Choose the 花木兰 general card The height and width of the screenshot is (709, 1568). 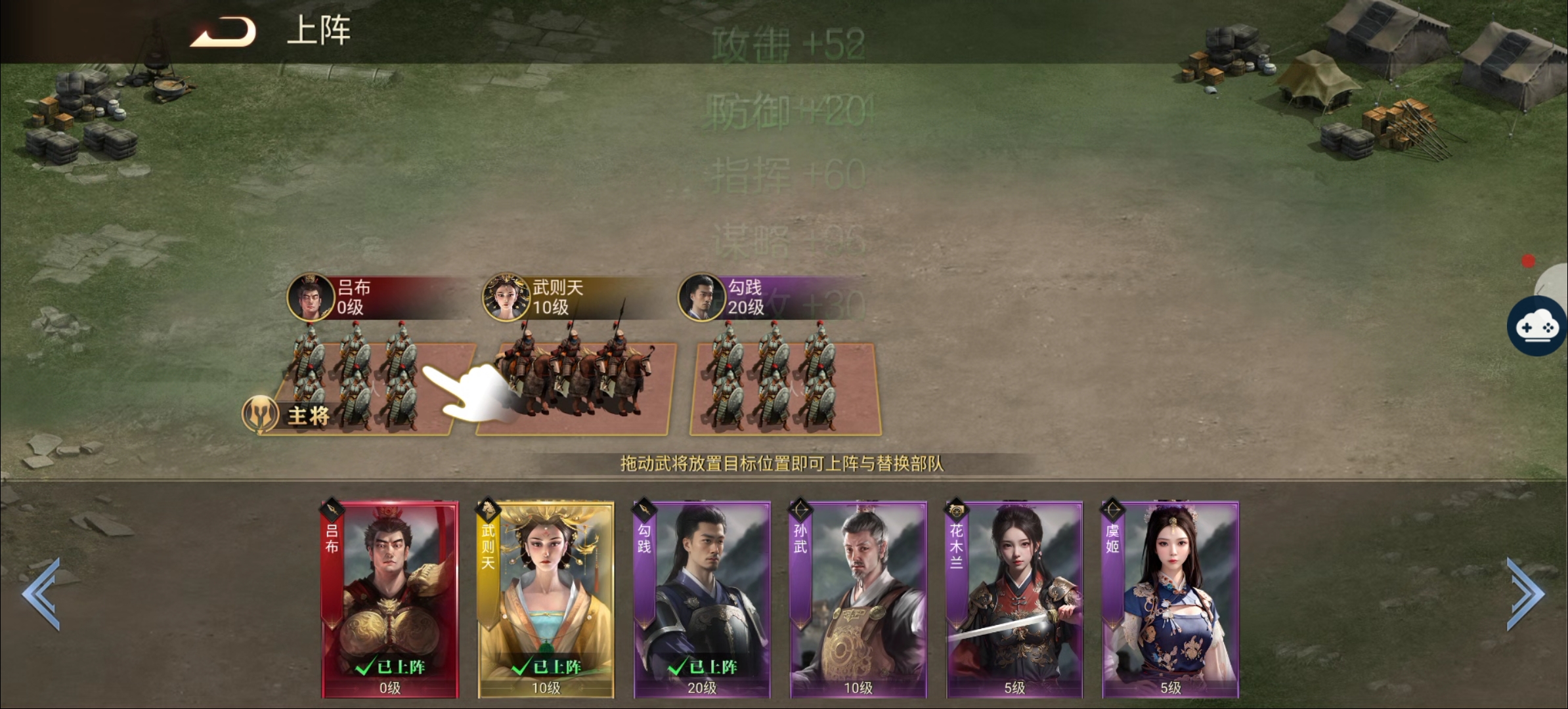coord(1014,599)
